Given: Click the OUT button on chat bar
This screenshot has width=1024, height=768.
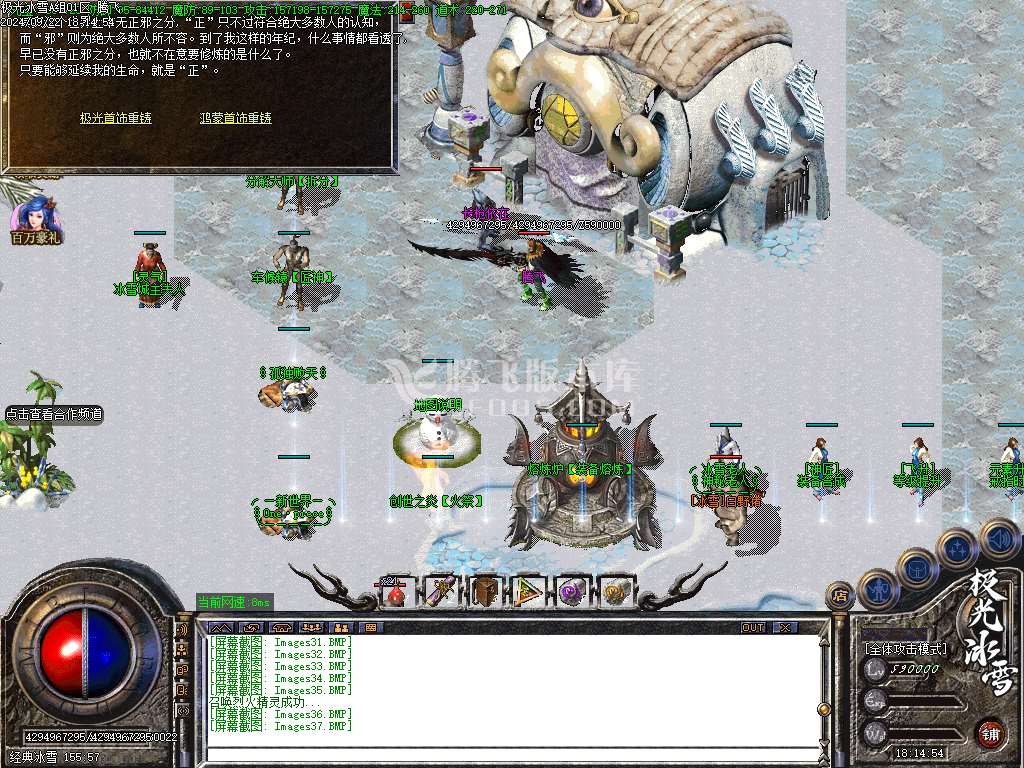Looking at the screenshot, I should 753,627.
